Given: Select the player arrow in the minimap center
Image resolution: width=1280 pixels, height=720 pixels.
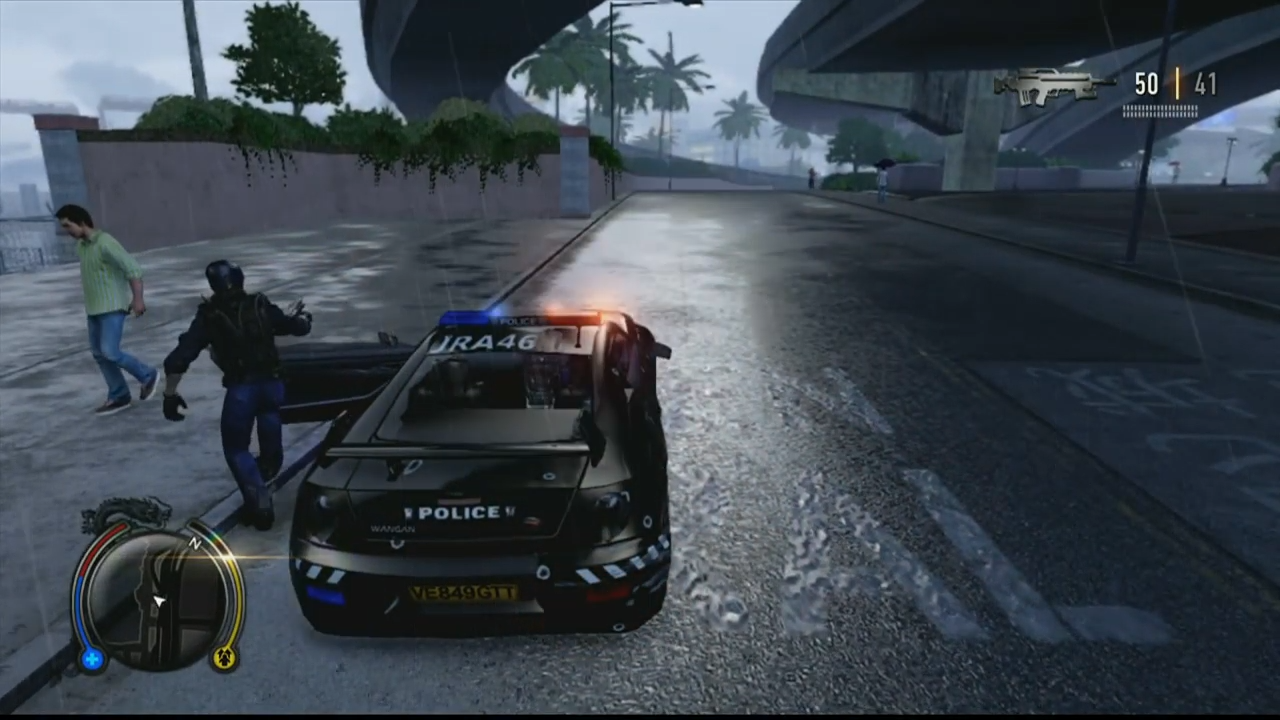Looking at the screenshot, I should (157, 600).
